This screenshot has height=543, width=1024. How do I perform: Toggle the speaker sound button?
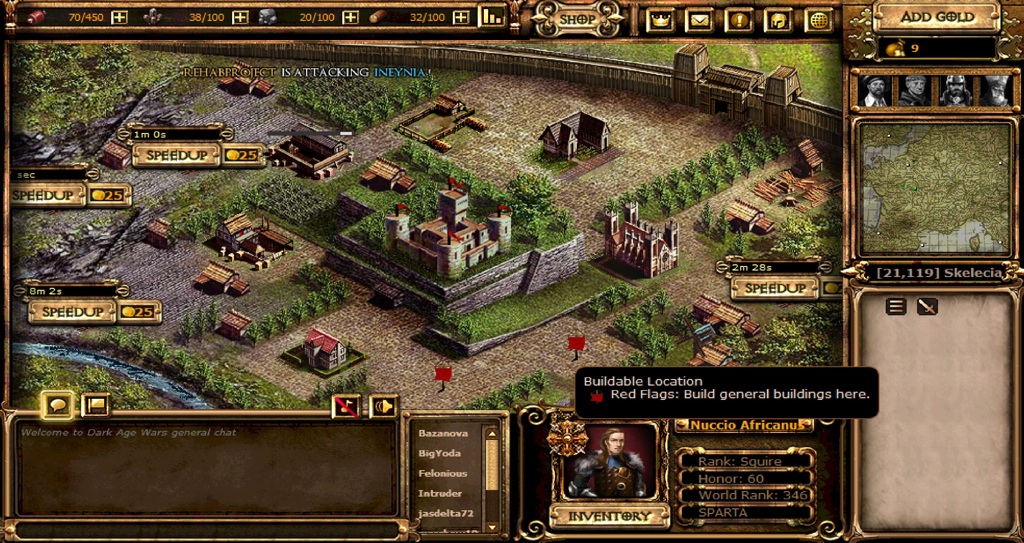[382, 406]
